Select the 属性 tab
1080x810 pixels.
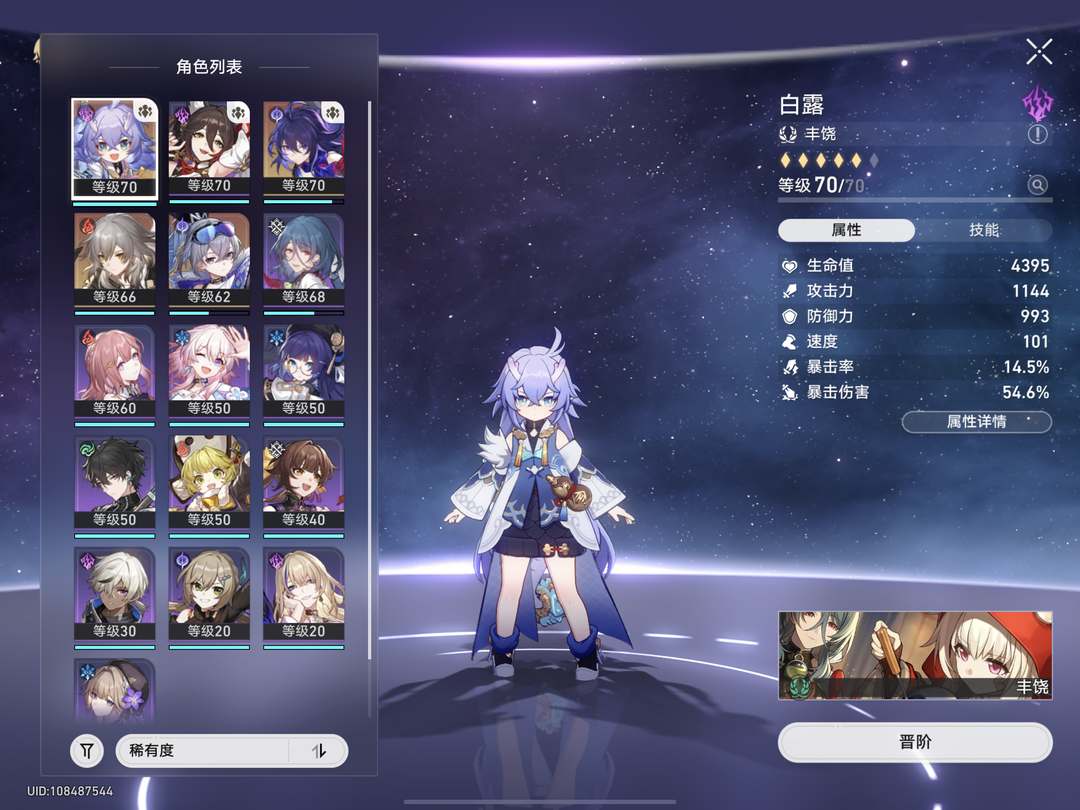pyautogui.click(x=846, y=230)
